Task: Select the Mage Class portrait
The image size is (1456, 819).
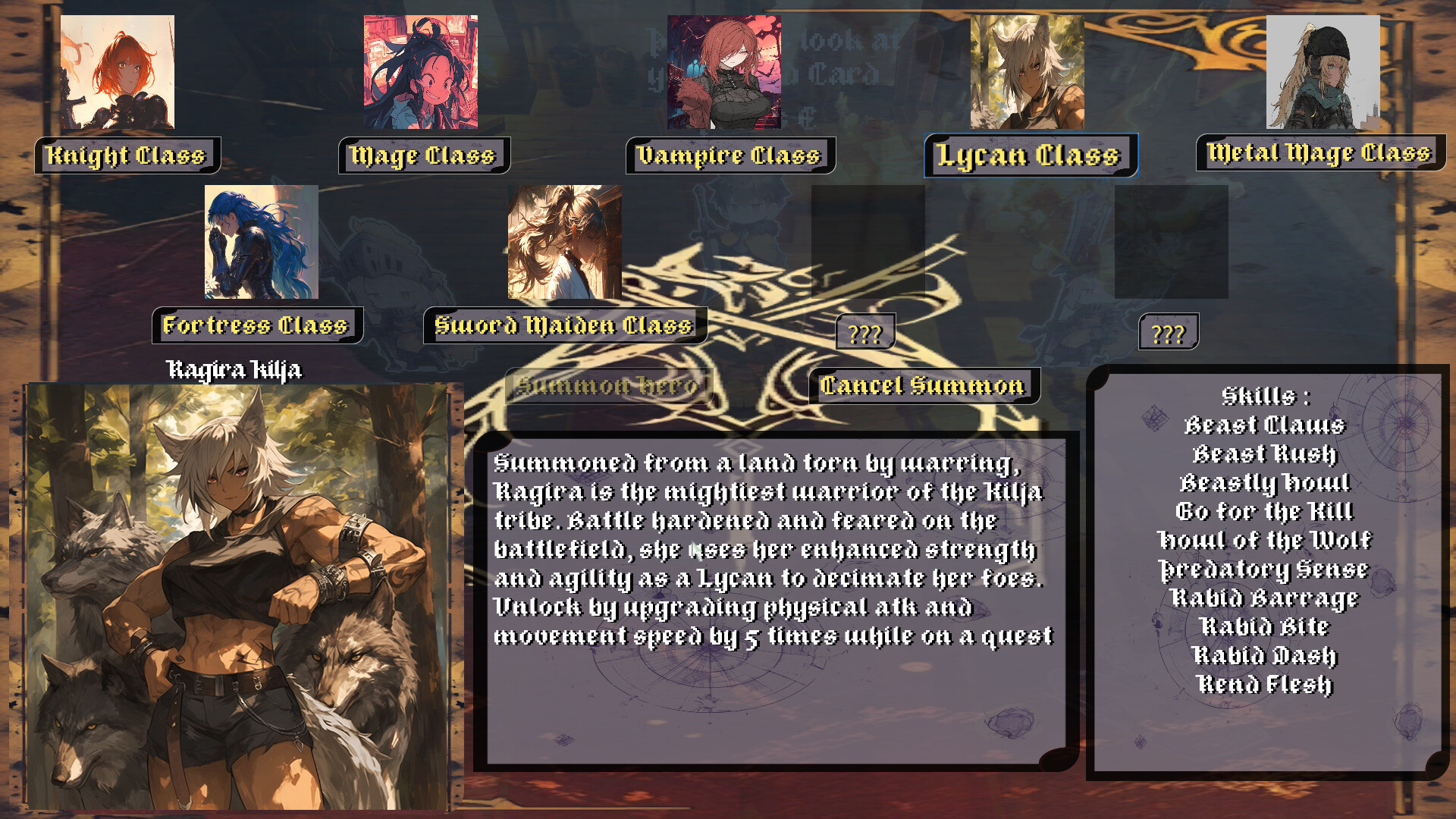Action: click(x=422, y=72)
